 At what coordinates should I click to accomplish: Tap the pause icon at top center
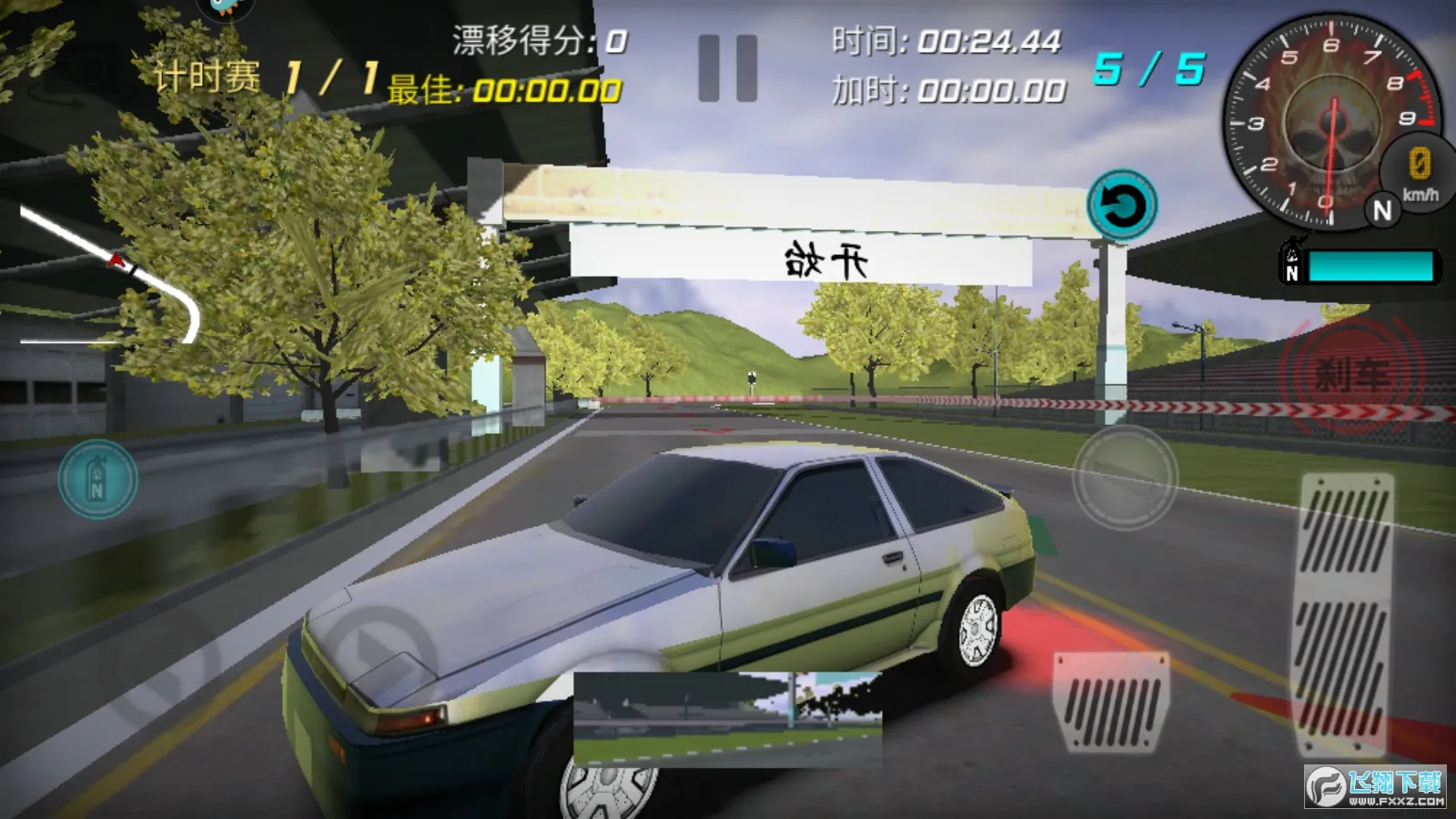click(728, 68)
